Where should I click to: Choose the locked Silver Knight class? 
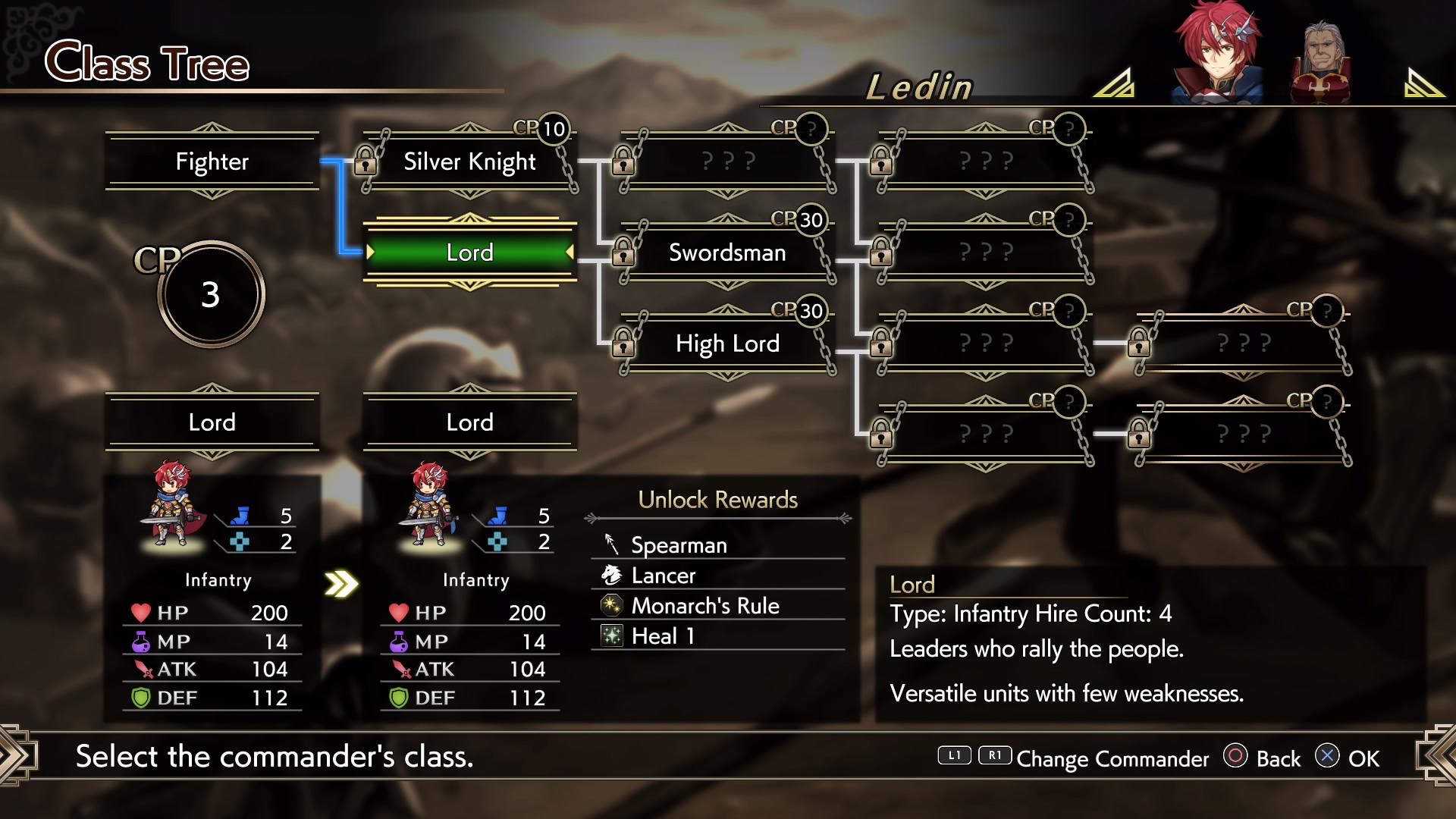tap(469, 162)
